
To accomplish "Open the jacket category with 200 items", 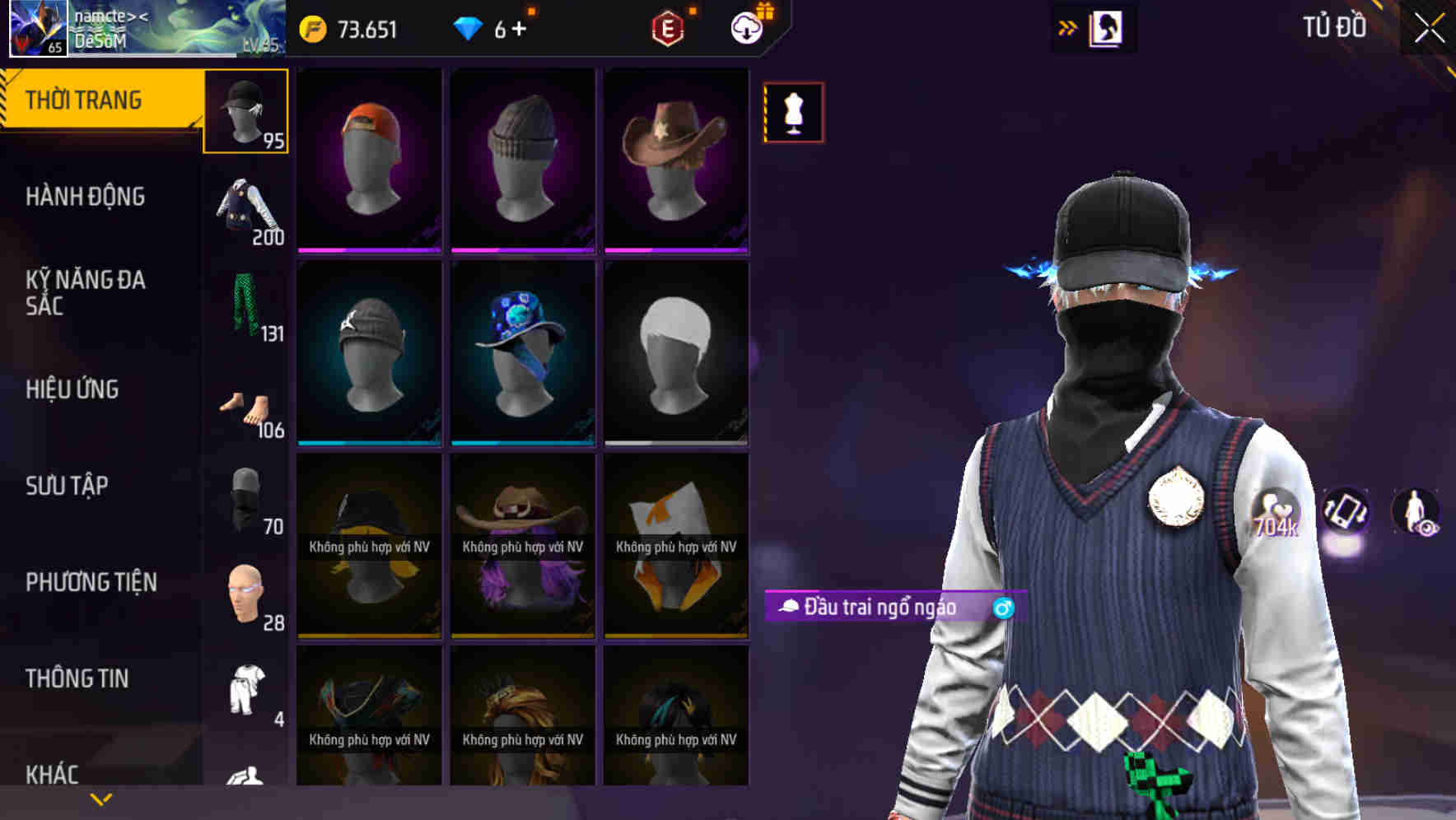I will coord(246,210).
